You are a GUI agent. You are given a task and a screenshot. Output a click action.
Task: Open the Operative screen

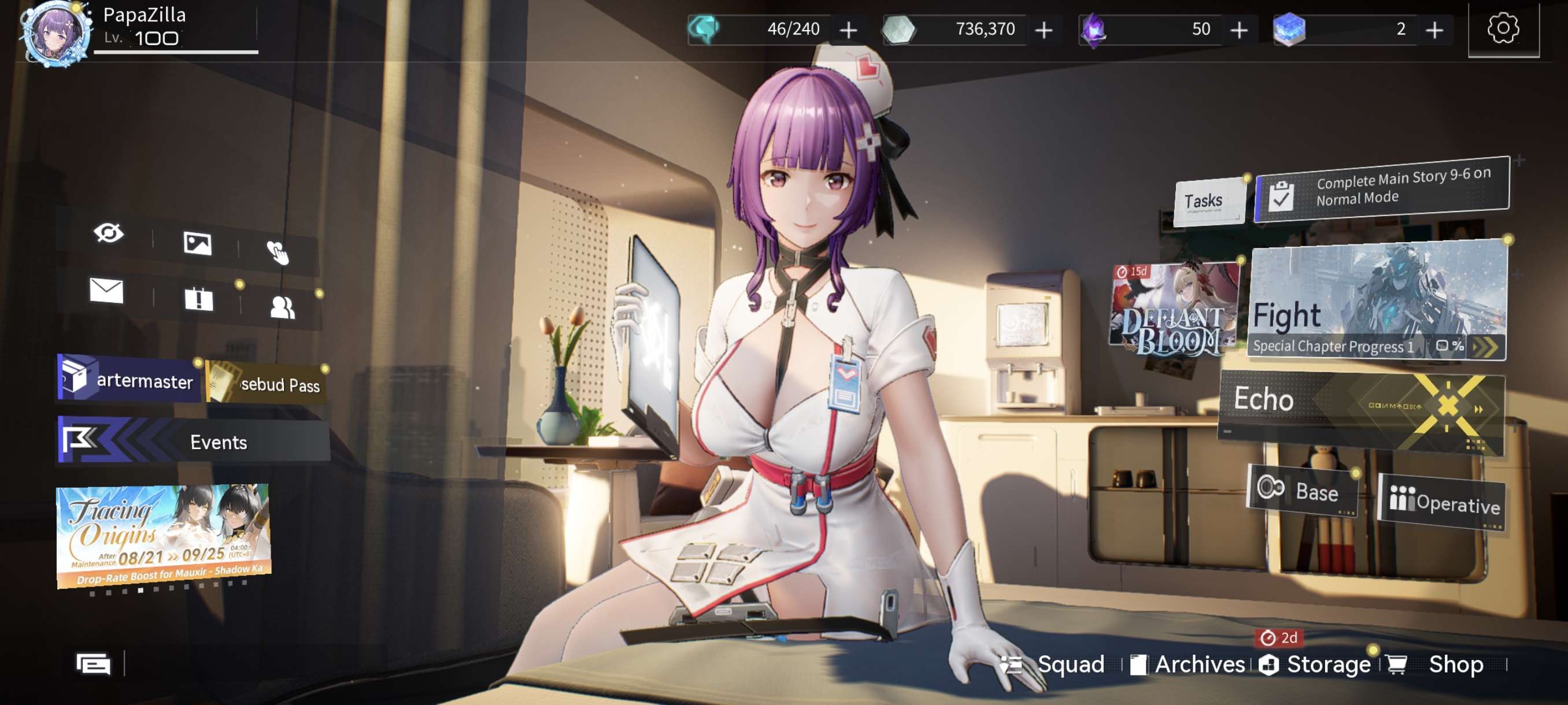[1443, 502]
